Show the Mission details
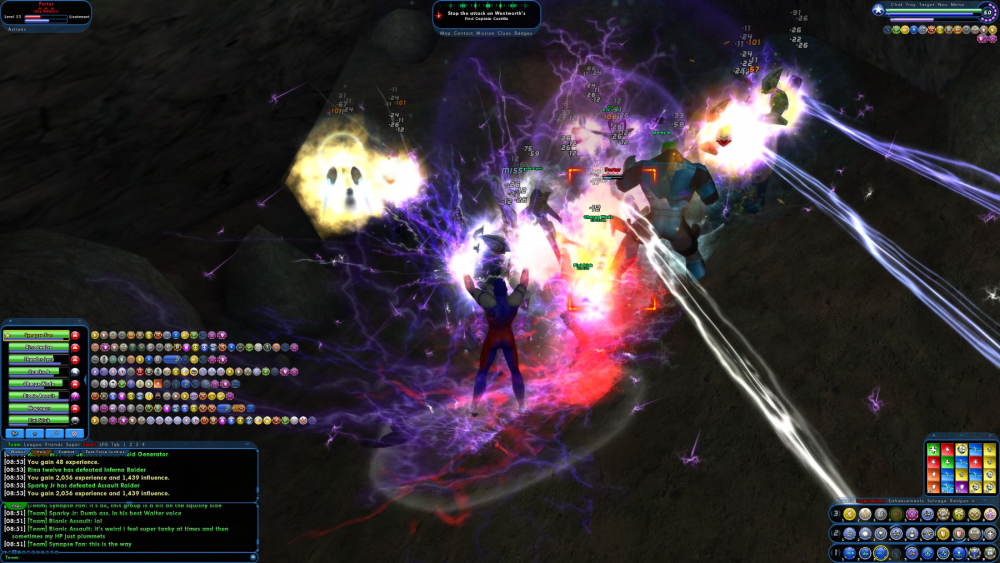The image size is (1000, 563). pos(486,33)
